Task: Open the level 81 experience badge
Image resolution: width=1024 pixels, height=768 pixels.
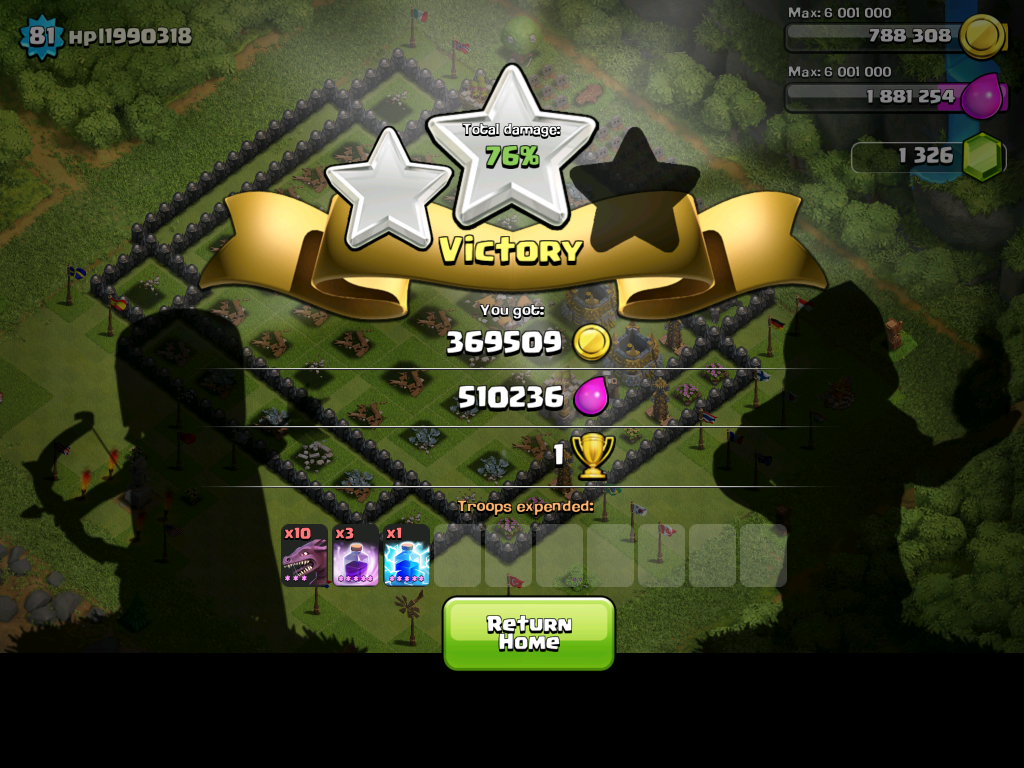Action: coord(41,37)
